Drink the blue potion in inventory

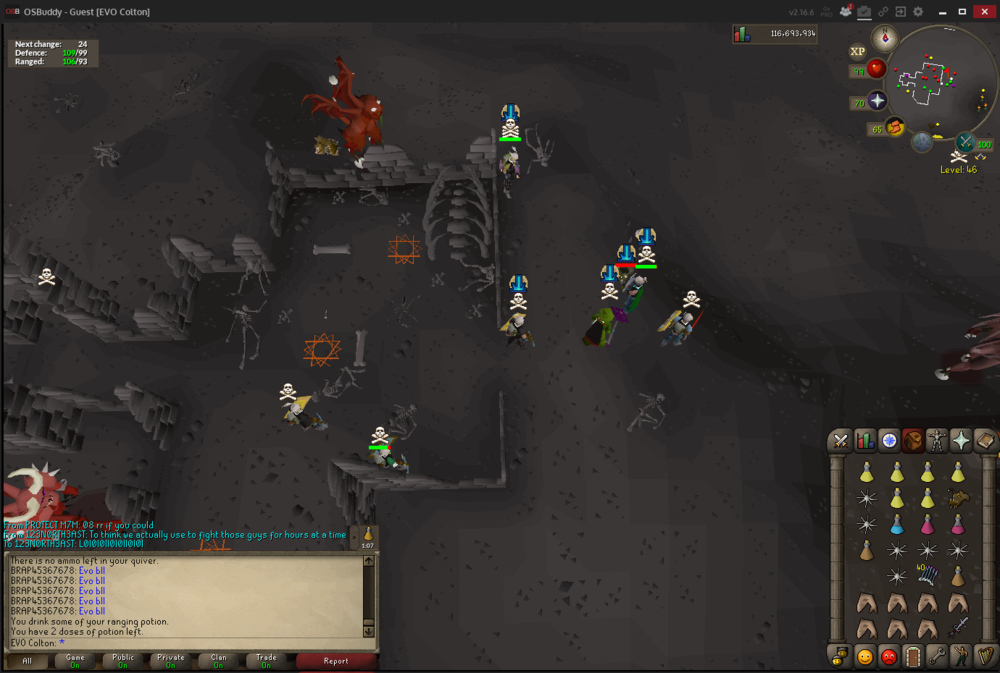[x=897, y=524]
